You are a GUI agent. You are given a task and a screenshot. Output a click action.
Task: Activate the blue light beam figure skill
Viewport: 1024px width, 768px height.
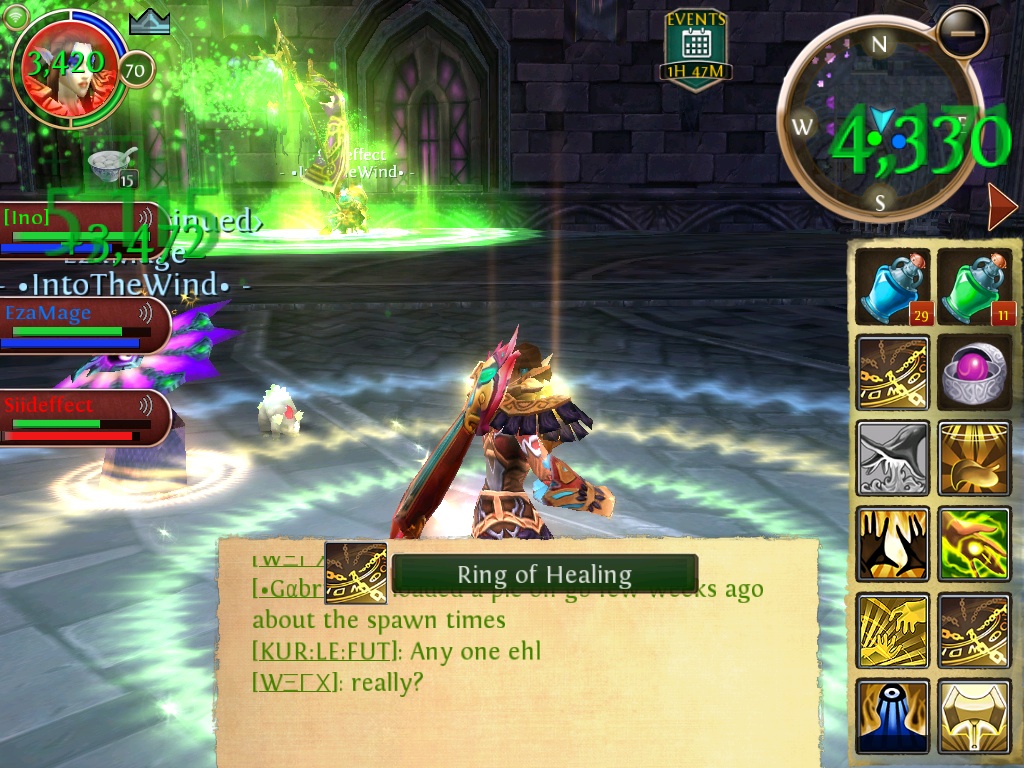(x=893, y=716)
